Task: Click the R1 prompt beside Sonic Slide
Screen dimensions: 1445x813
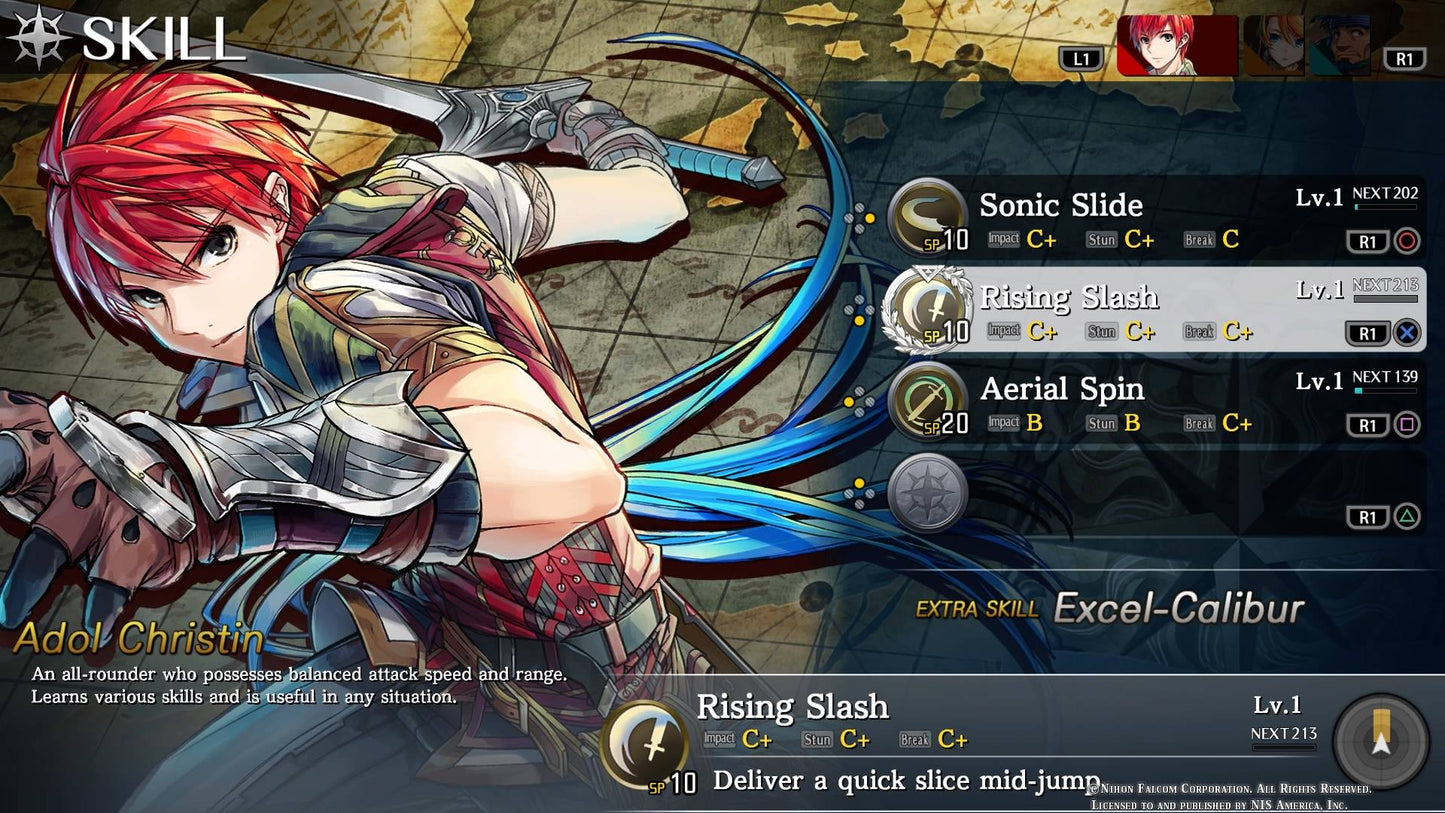Action: (1370, 241)
